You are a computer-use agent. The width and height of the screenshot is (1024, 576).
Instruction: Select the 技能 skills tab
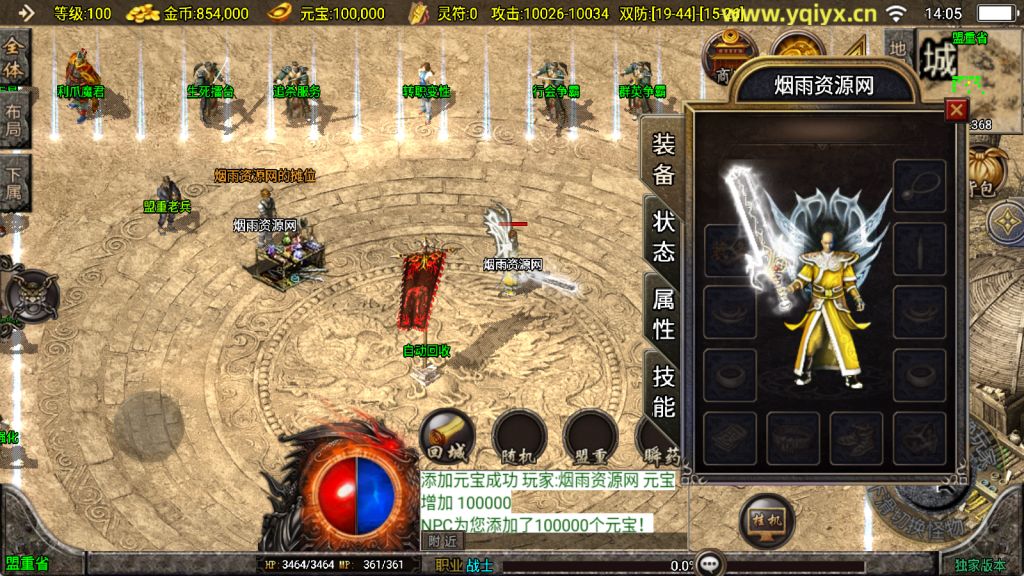point(664,390)
